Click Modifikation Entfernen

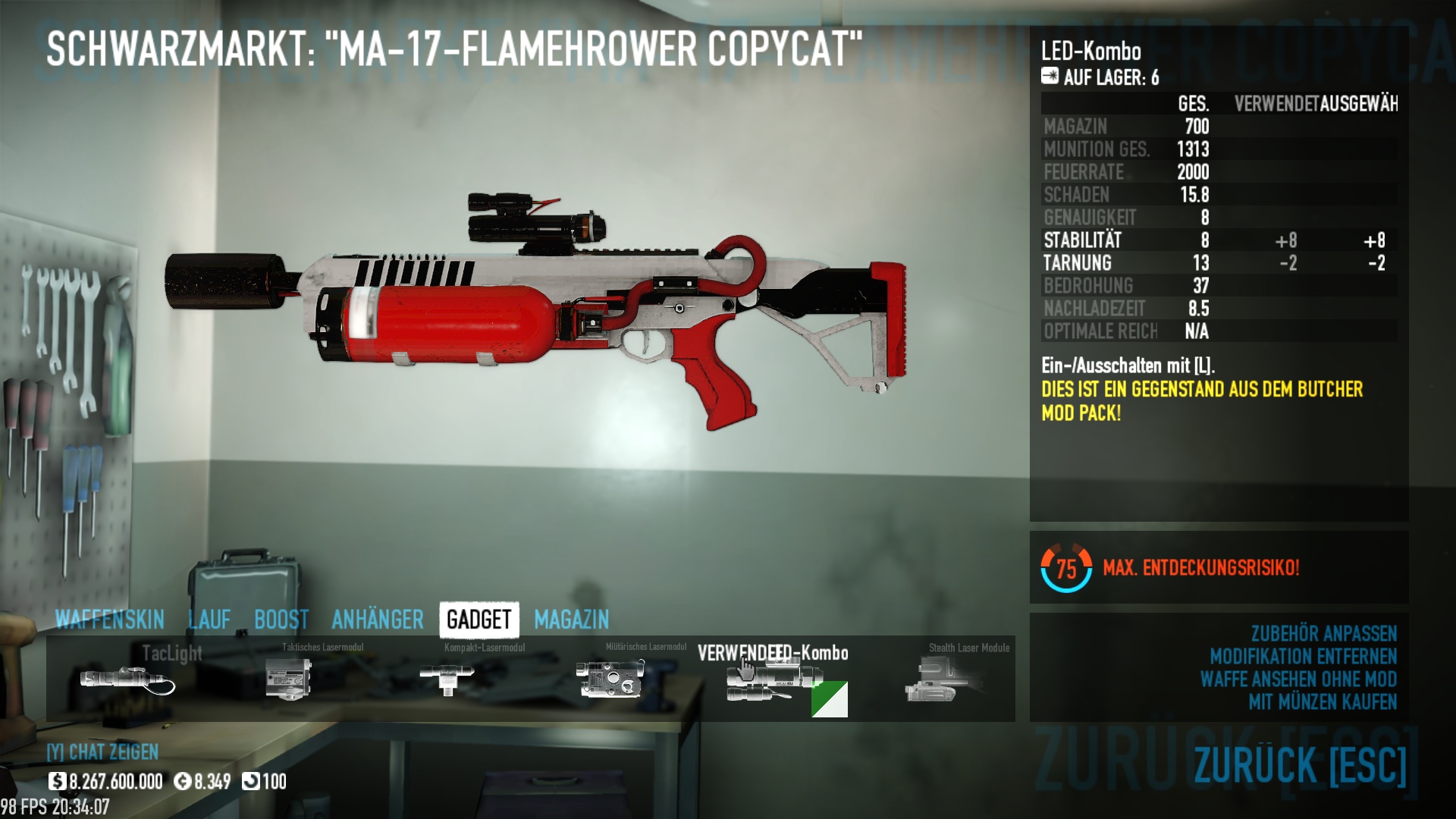click(1303, 656)
